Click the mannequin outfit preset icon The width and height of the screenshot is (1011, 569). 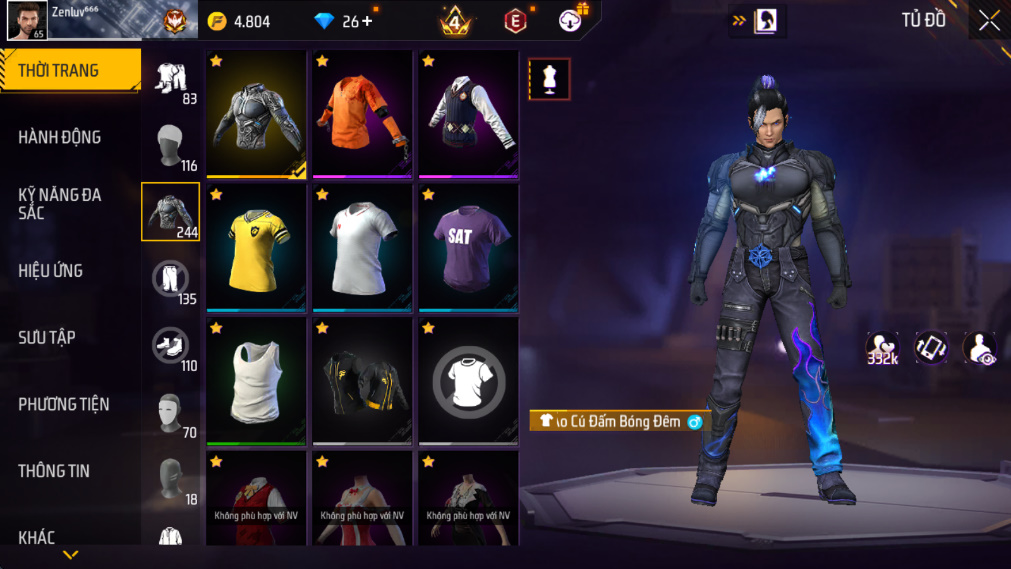click(549, 79)
